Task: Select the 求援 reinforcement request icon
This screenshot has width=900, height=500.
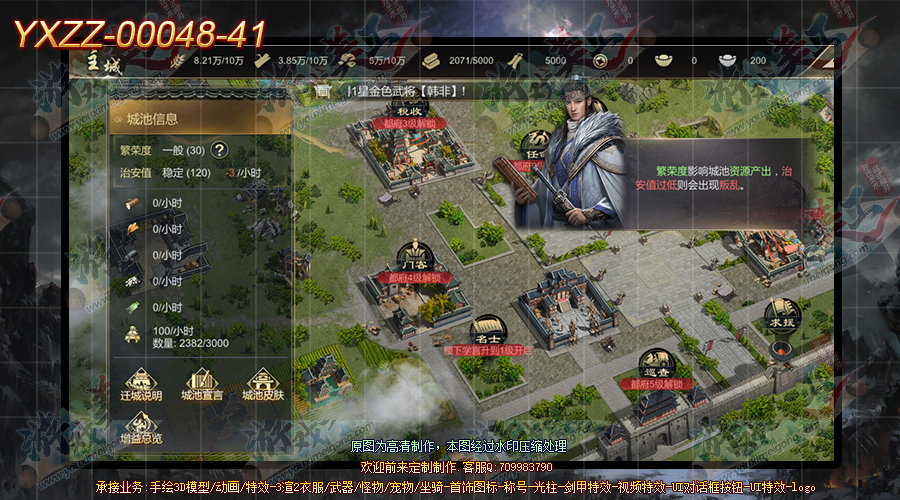Action: pyautogui.click(x=783, y=315)
